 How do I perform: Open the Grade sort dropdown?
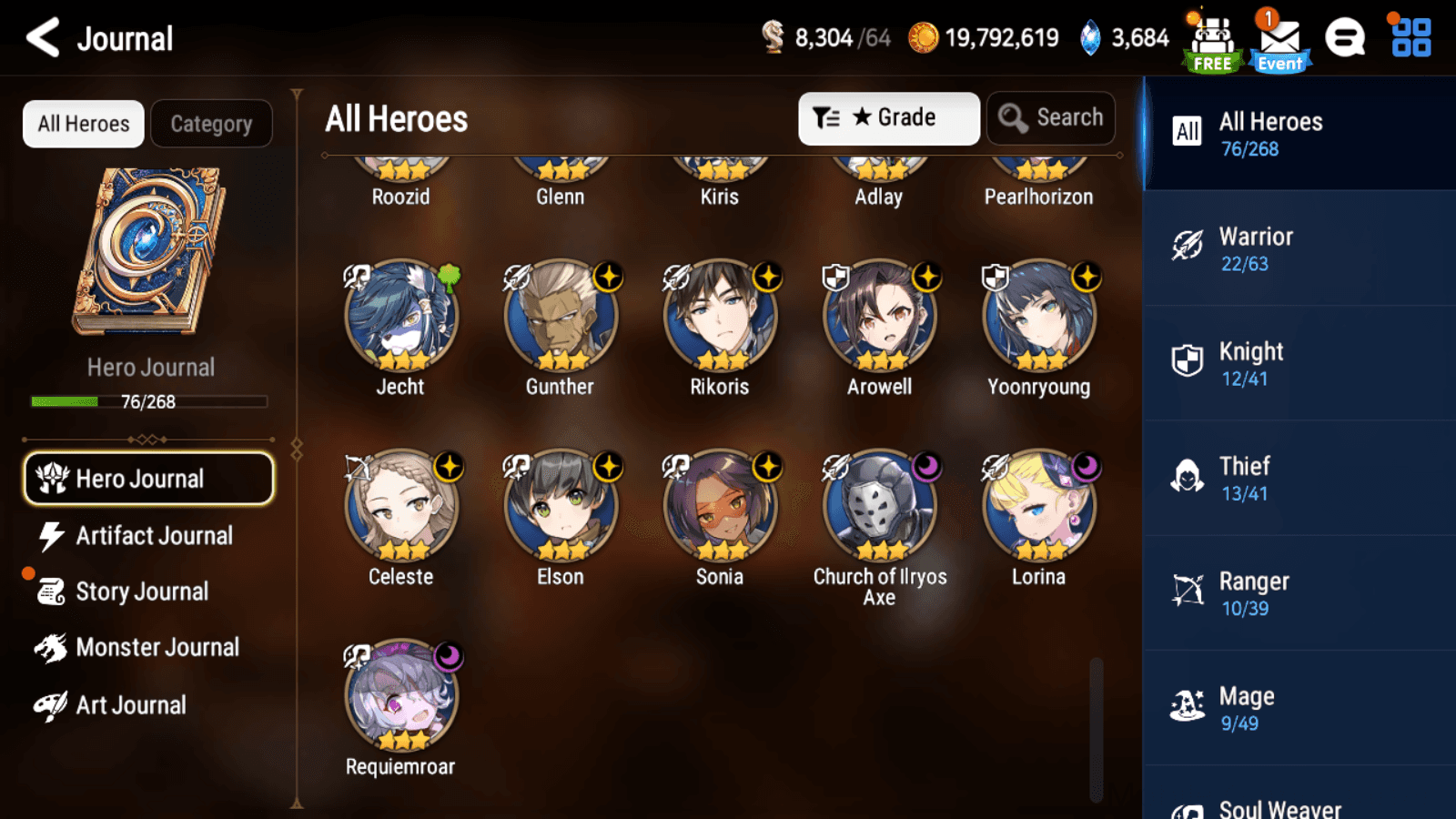pyautogui.click(x=888, y=118)
